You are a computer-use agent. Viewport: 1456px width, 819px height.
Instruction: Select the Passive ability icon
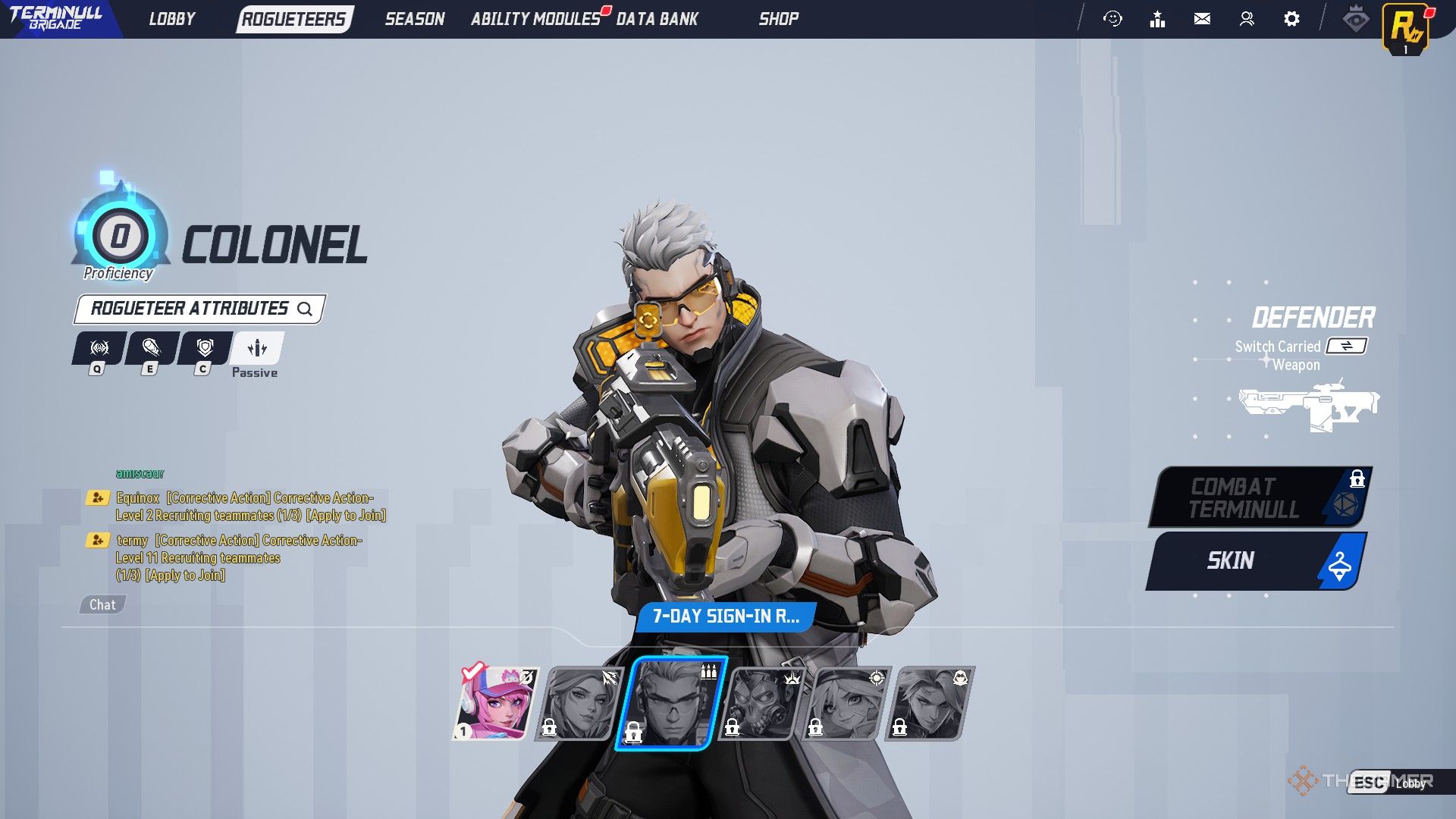tap(256, 349)
